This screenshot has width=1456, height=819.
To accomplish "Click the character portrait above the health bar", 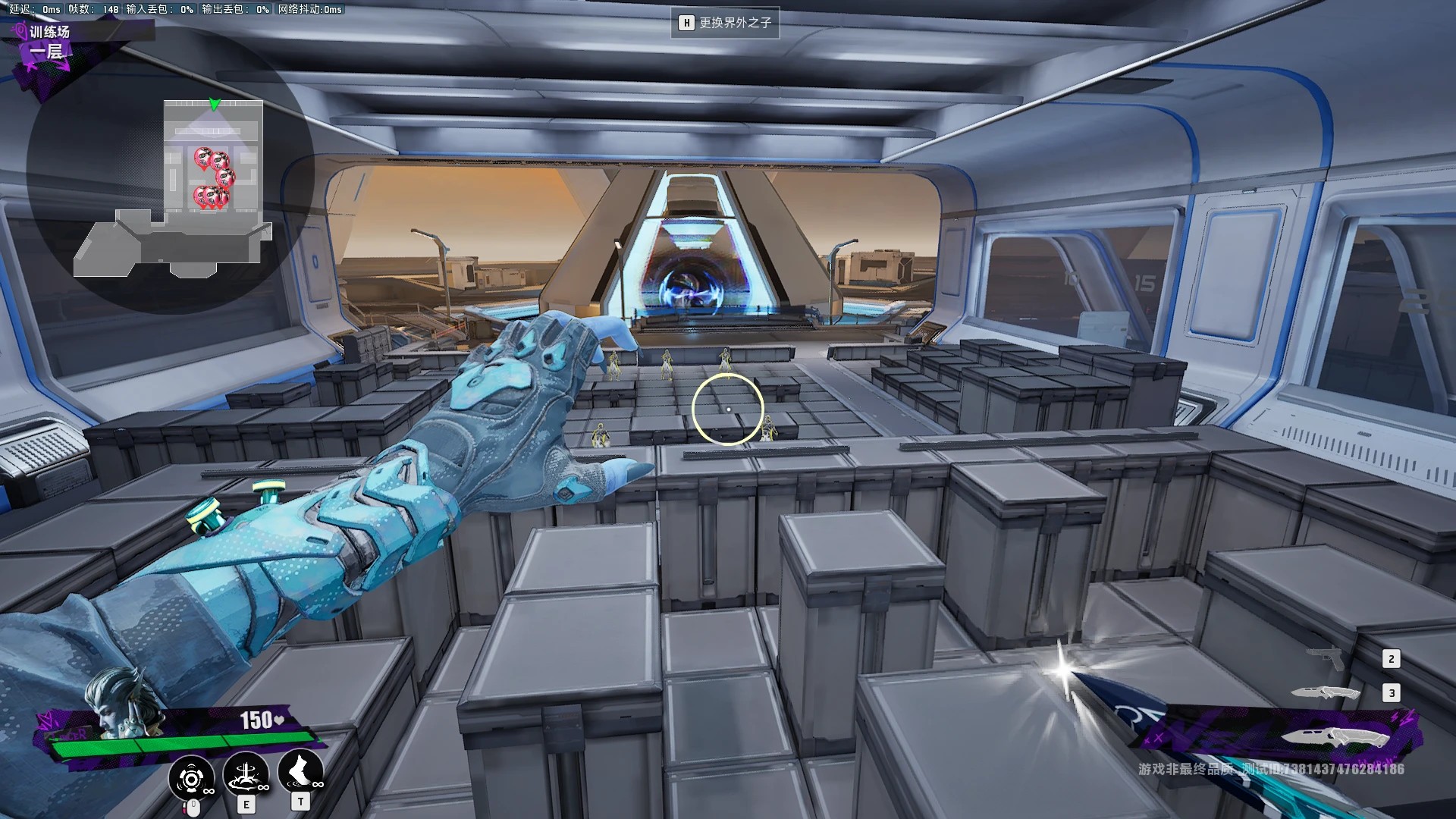I will click(115, 703).
